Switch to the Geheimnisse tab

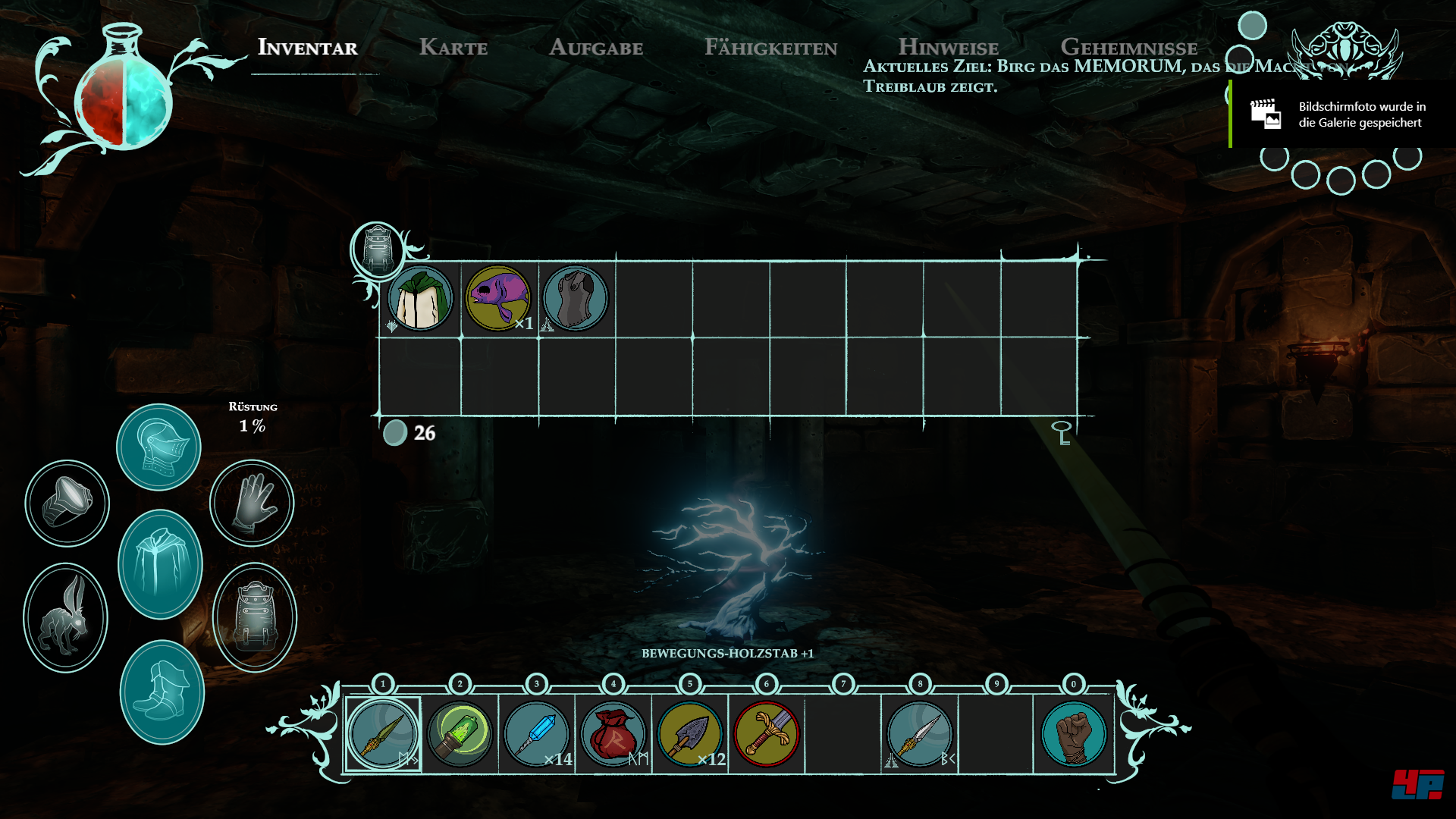pyautogui.click(x=1128, y=46)
